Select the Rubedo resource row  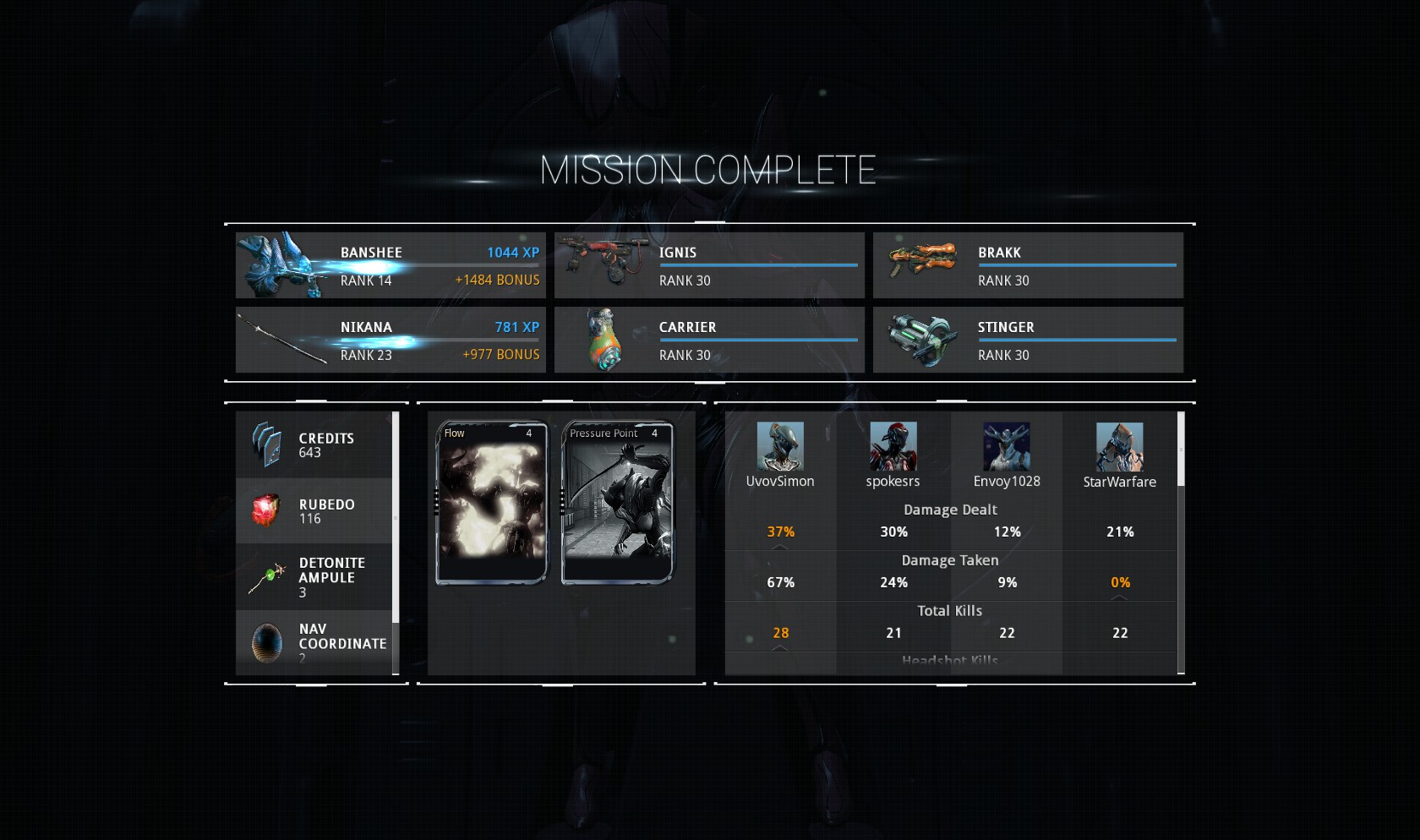[314, 511]
